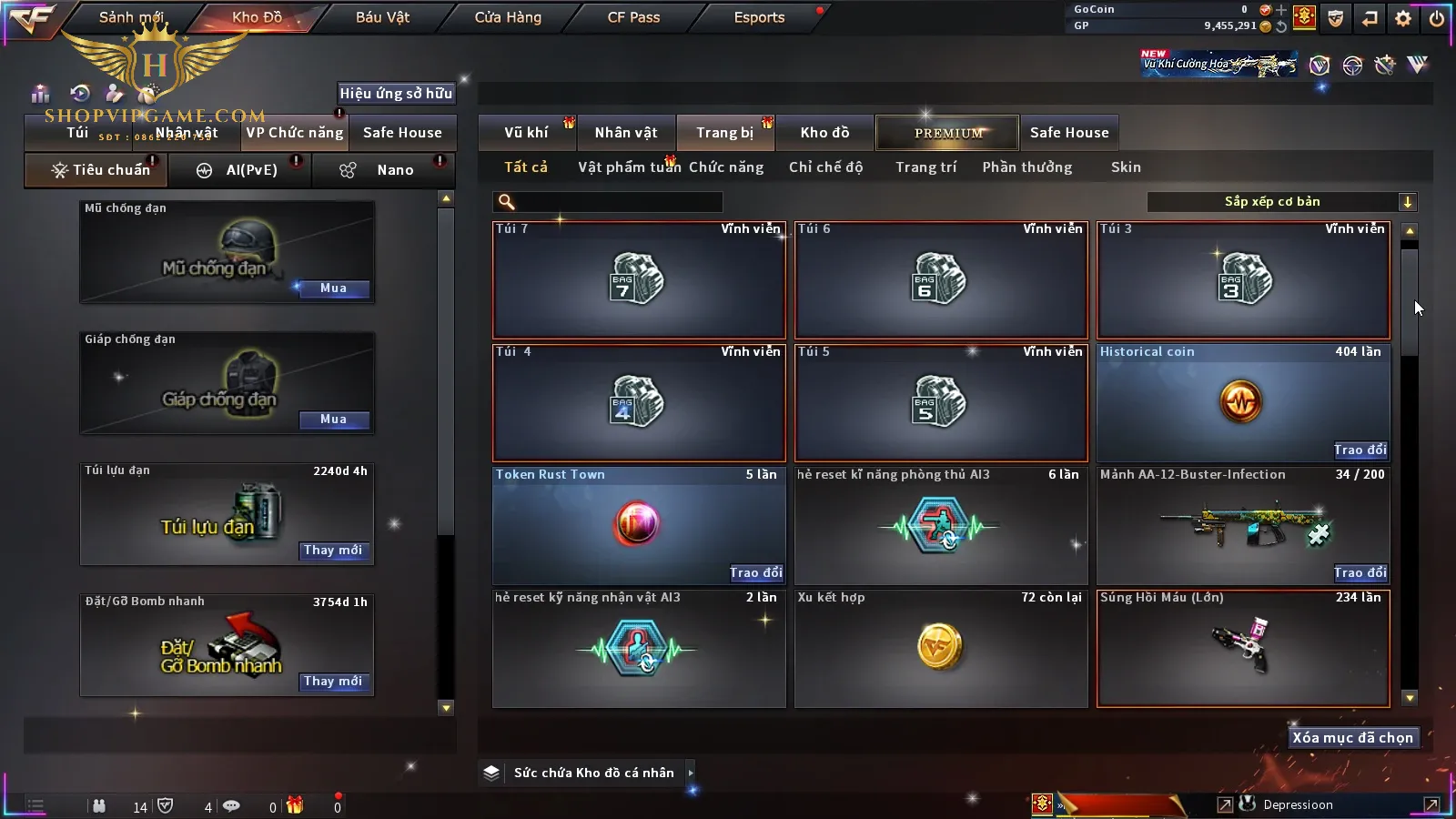Expand Sức chứa Kho đồ cá nhân

coord(691,773)
